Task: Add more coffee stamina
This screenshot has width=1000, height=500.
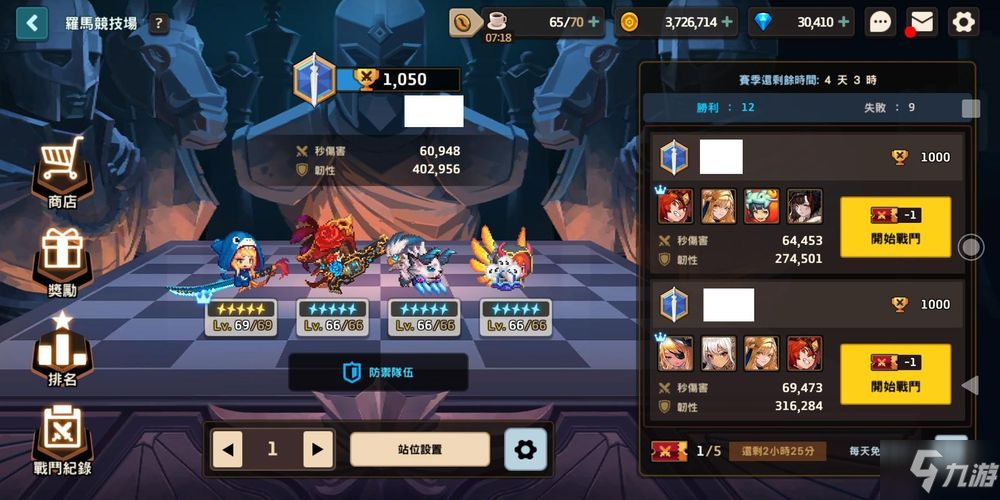Action: point(595,22)
